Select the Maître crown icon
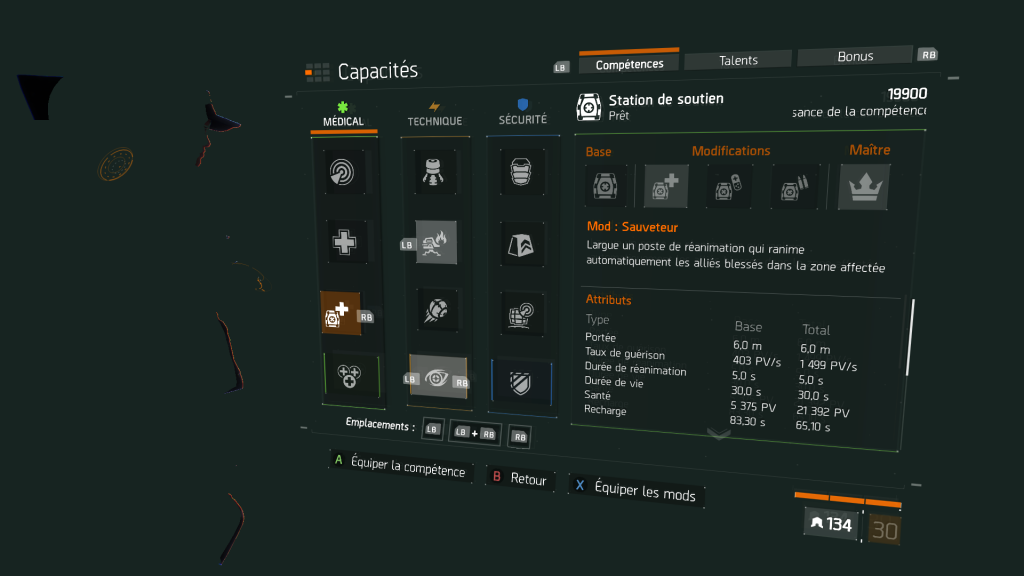This screenshot has height=576, width=1024. click(863, 187)
